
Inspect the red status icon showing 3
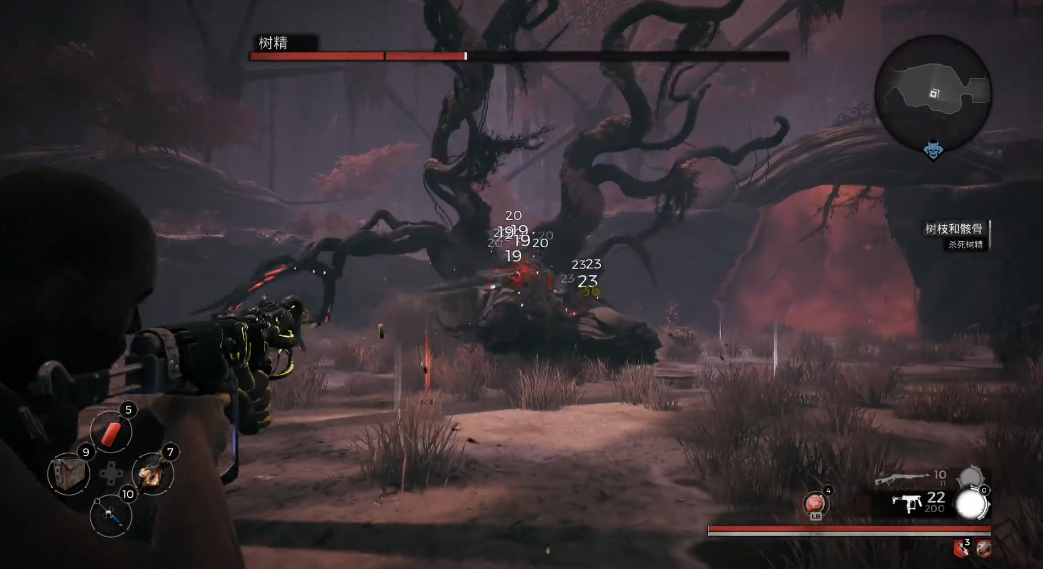(x=961, y=547)
